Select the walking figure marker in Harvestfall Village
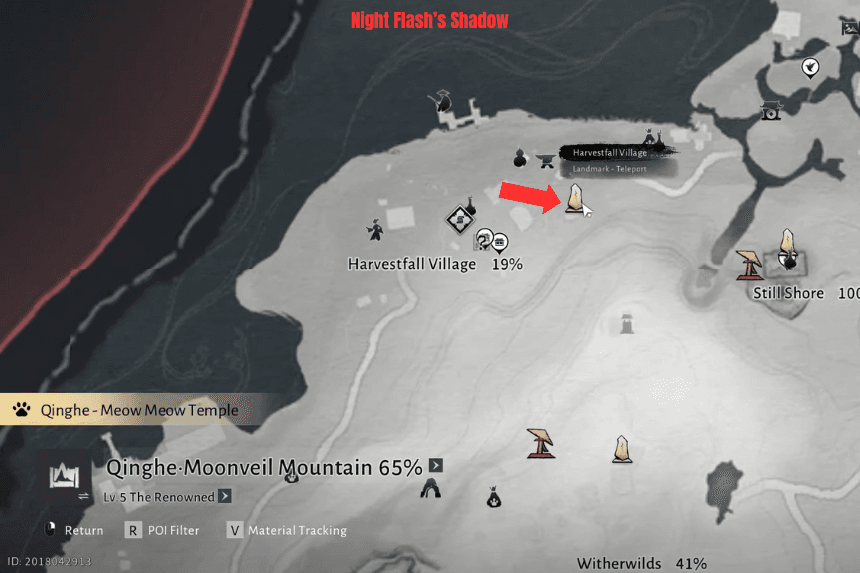This screenshot has width=860, height=573. pyautogui.click(x=374, y=230)
